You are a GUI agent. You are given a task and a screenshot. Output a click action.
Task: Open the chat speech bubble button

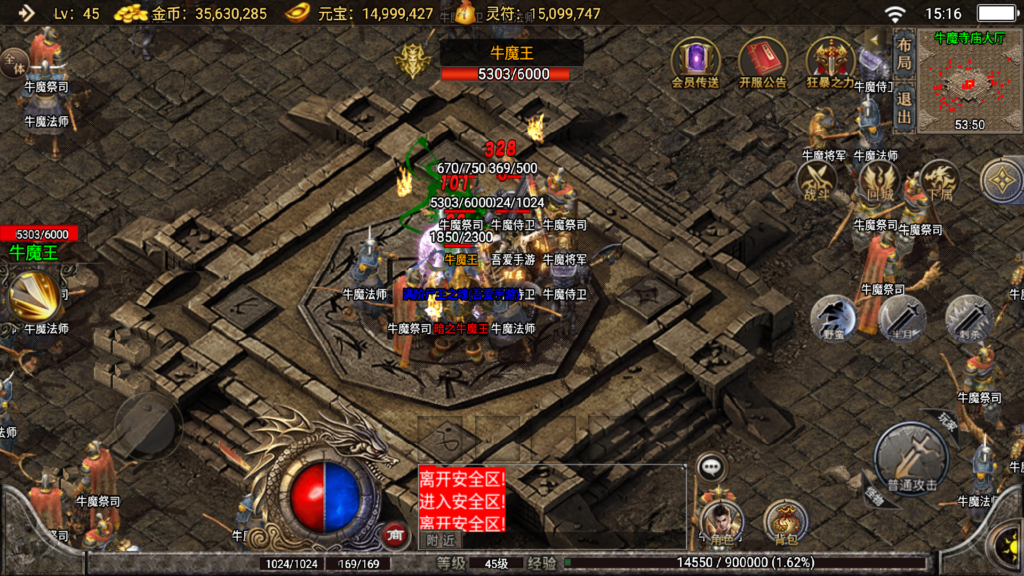tap(711, 465)
